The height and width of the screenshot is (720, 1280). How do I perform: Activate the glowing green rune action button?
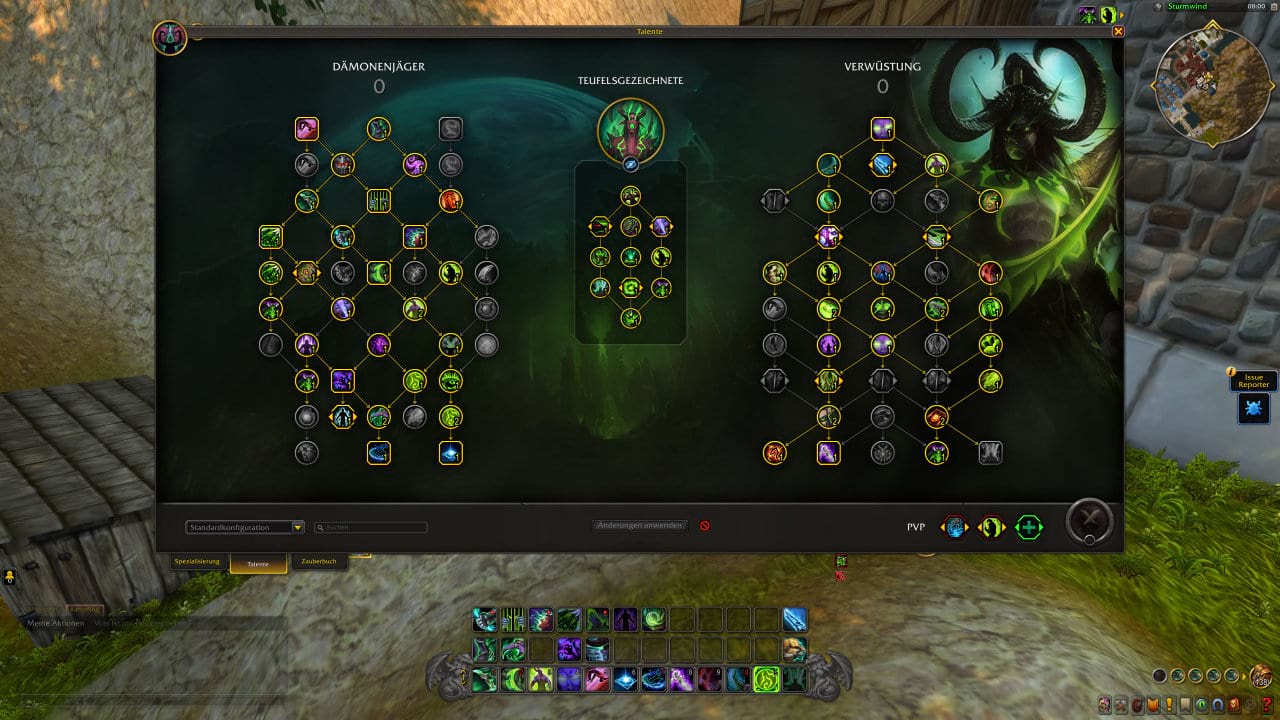point(766,680)
